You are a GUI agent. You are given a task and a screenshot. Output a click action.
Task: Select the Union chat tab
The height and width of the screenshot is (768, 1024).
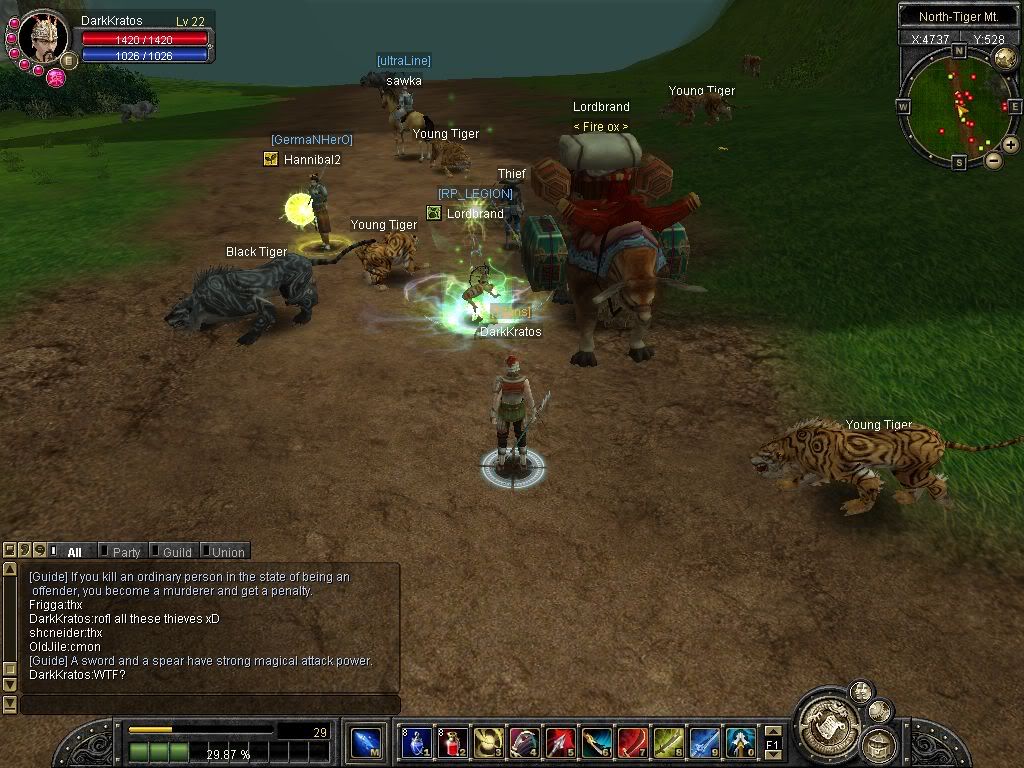tap(227, 552)
